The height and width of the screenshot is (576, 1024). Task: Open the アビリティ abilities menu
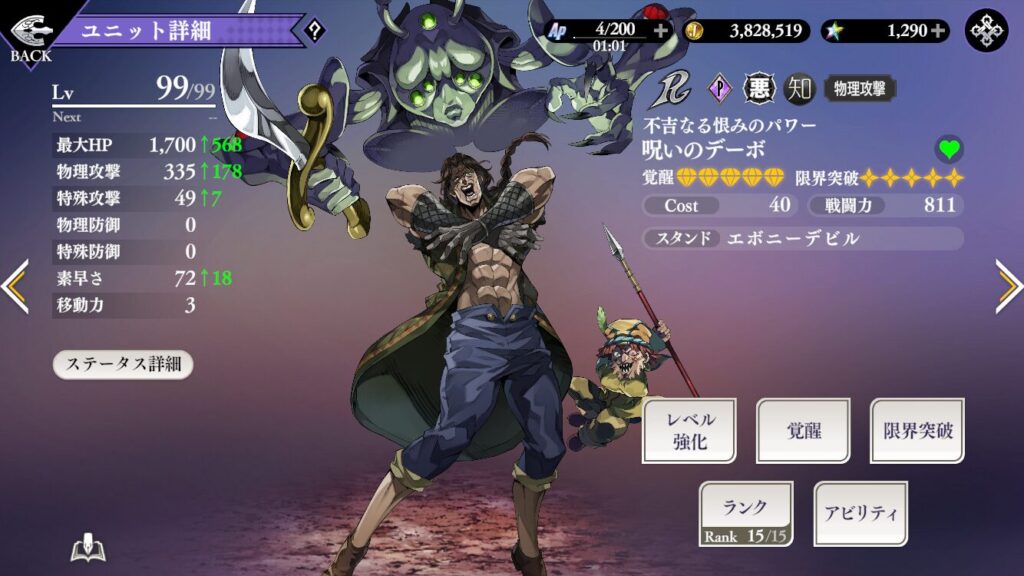click(x=860, y=513)
